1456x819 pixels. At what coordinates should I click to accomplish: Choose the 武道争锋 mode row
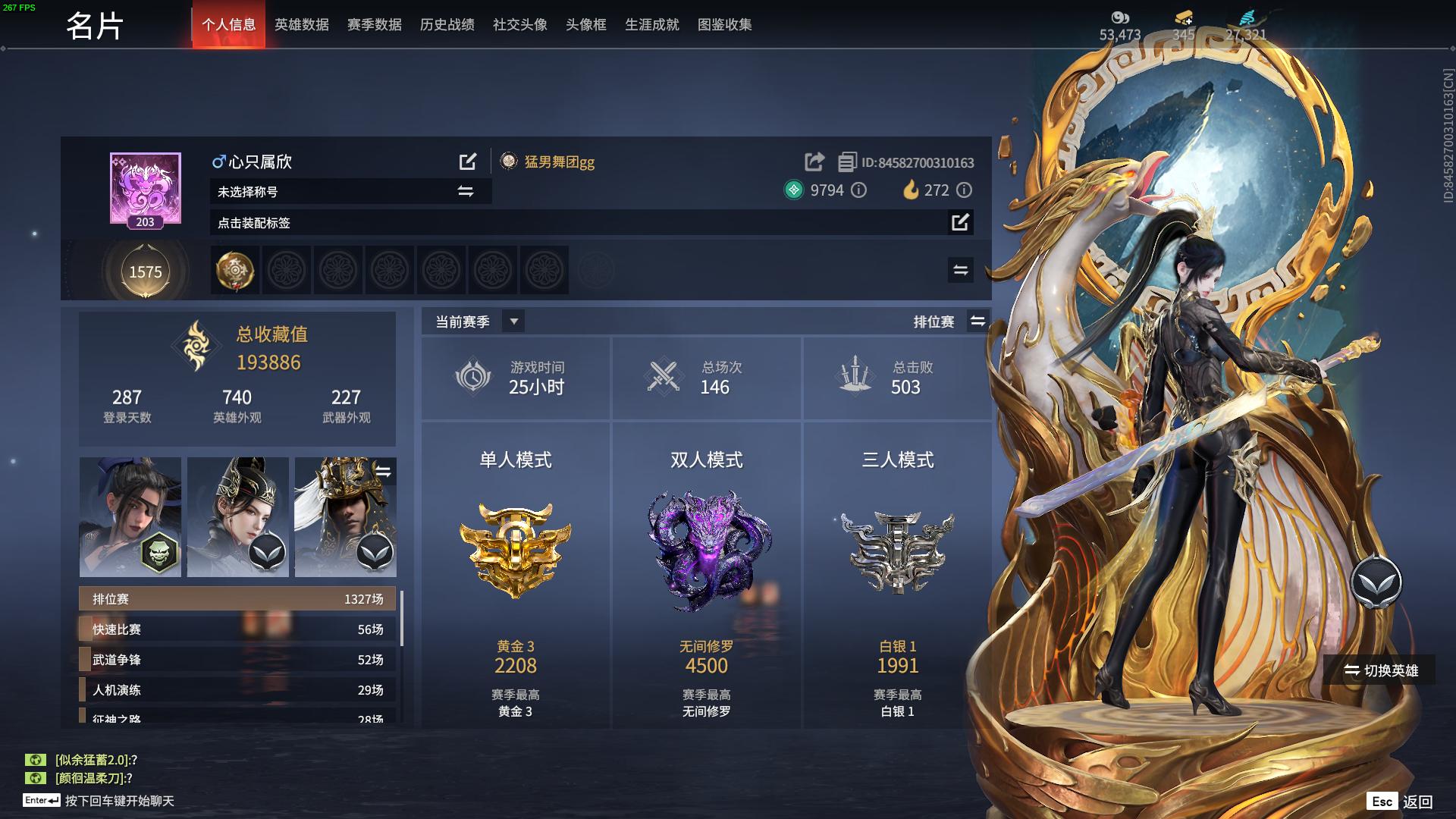click(237, 660)
